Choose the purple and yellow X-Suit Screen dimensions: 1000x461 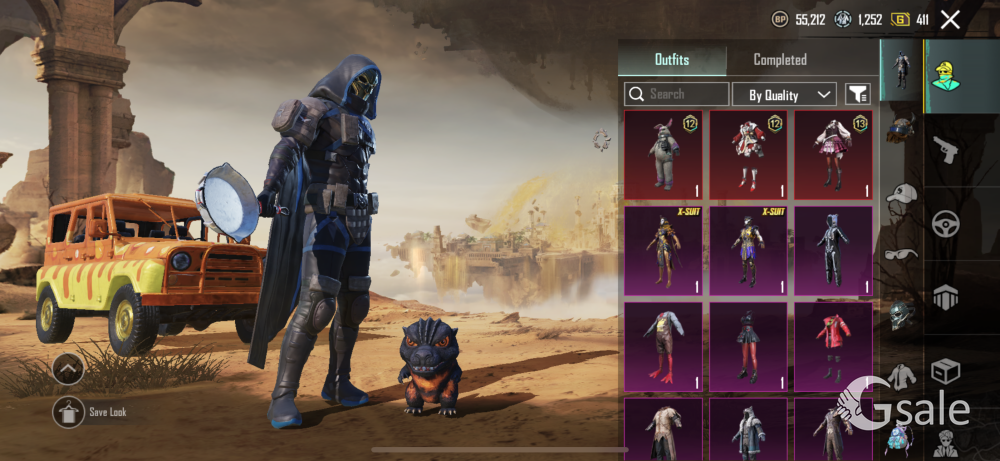click(x=748, y=250)
